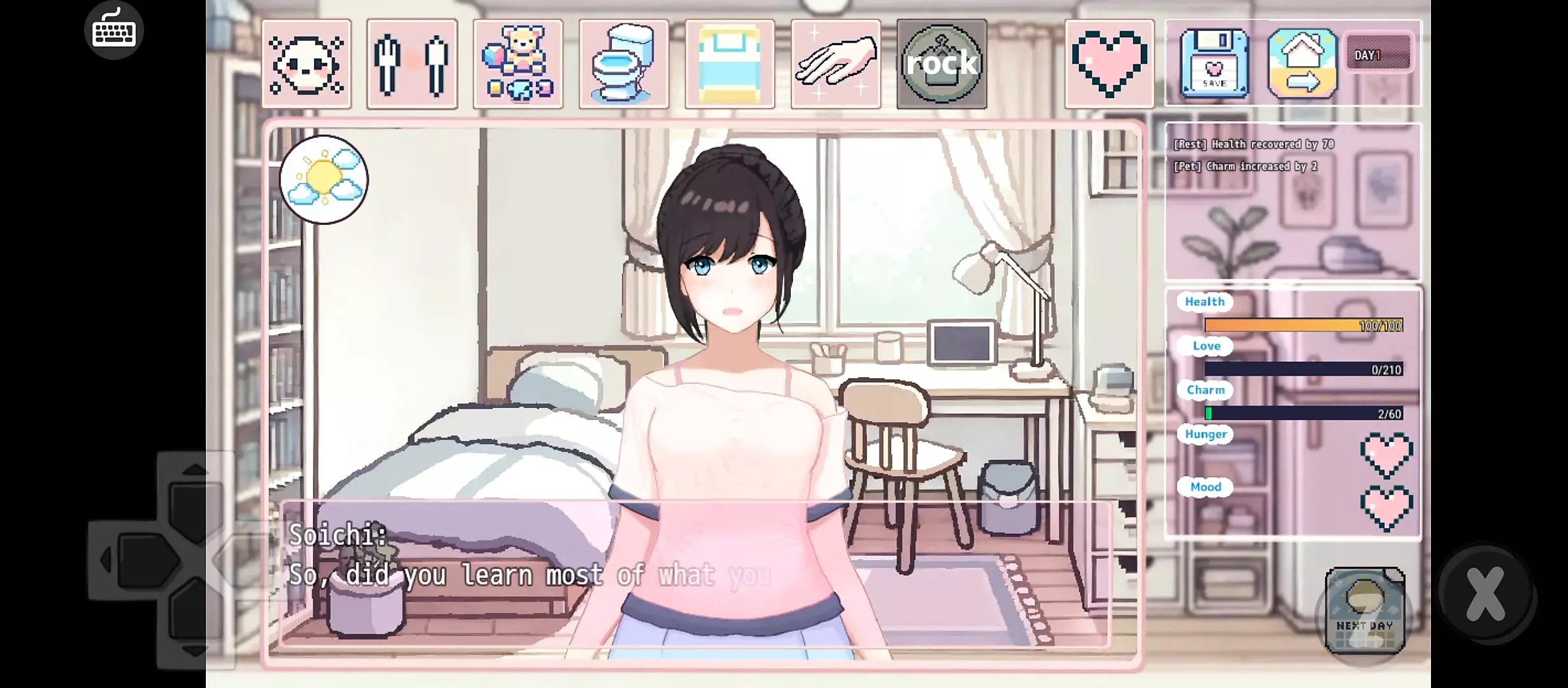Select the teddy bear toys icon

coord(518,64)
